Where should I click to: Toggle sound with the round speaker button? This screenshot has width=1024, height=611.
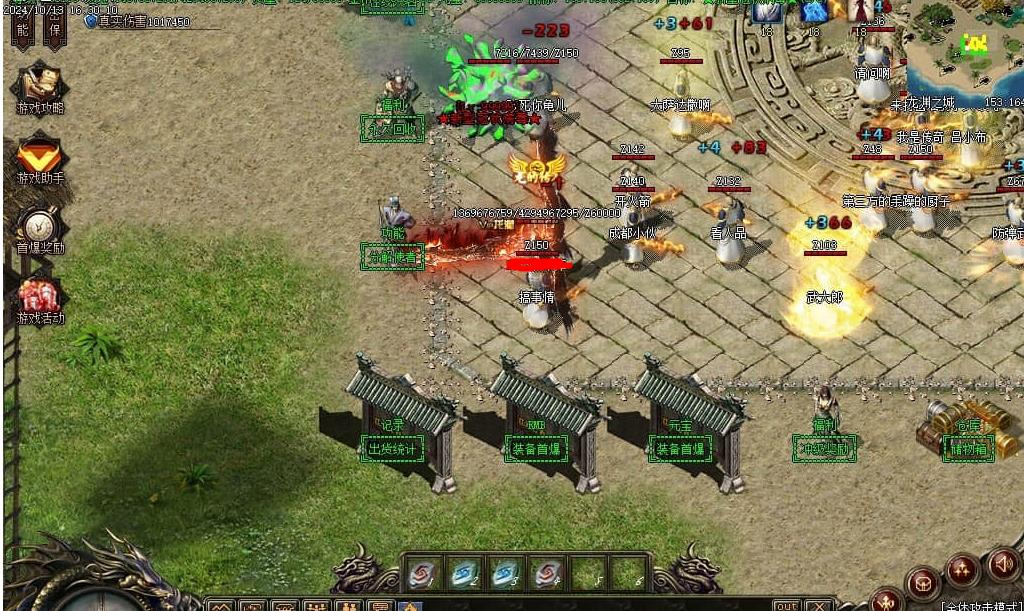click(x=1003, y=565)
